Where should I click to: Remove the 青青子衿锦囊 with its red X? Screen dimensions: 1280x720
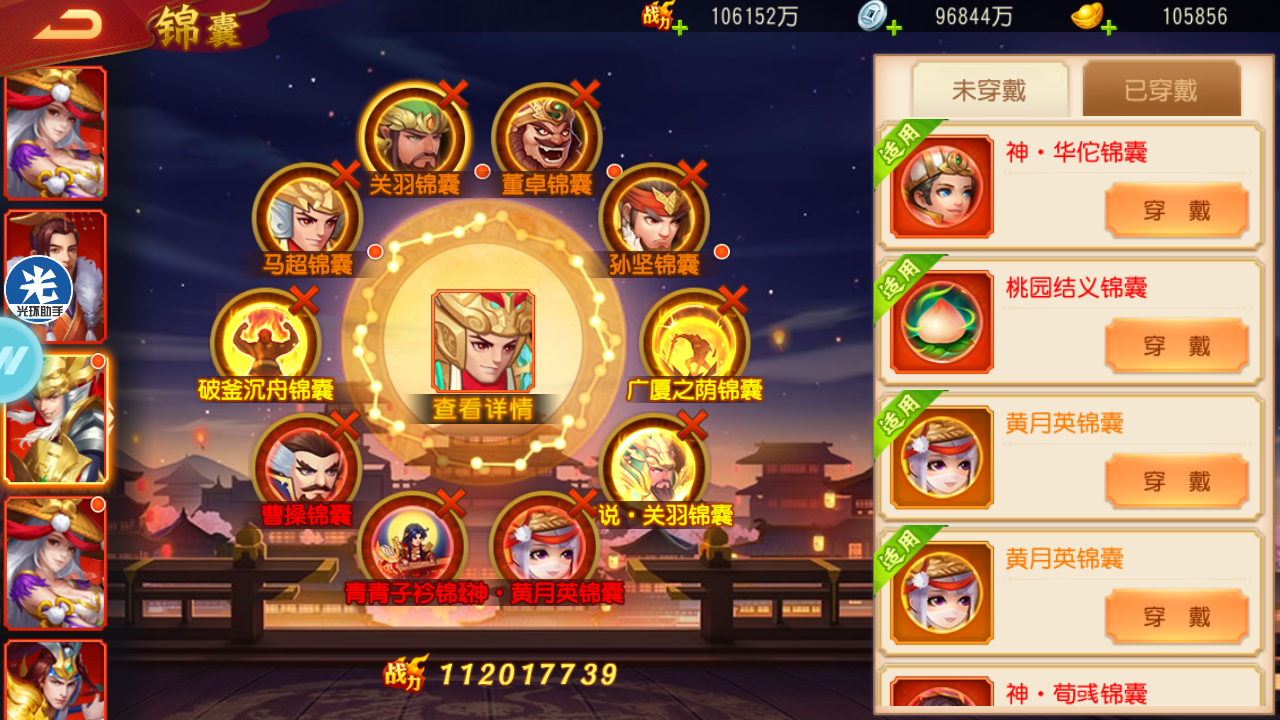coord(451,503)
